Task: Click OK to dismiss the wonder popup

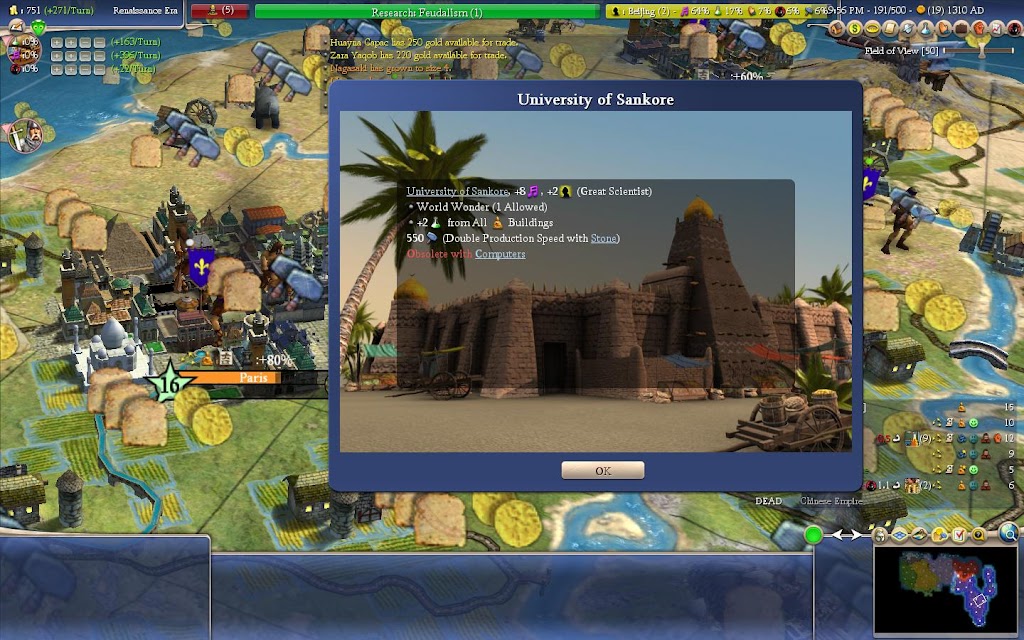Action: click(602, 470)
